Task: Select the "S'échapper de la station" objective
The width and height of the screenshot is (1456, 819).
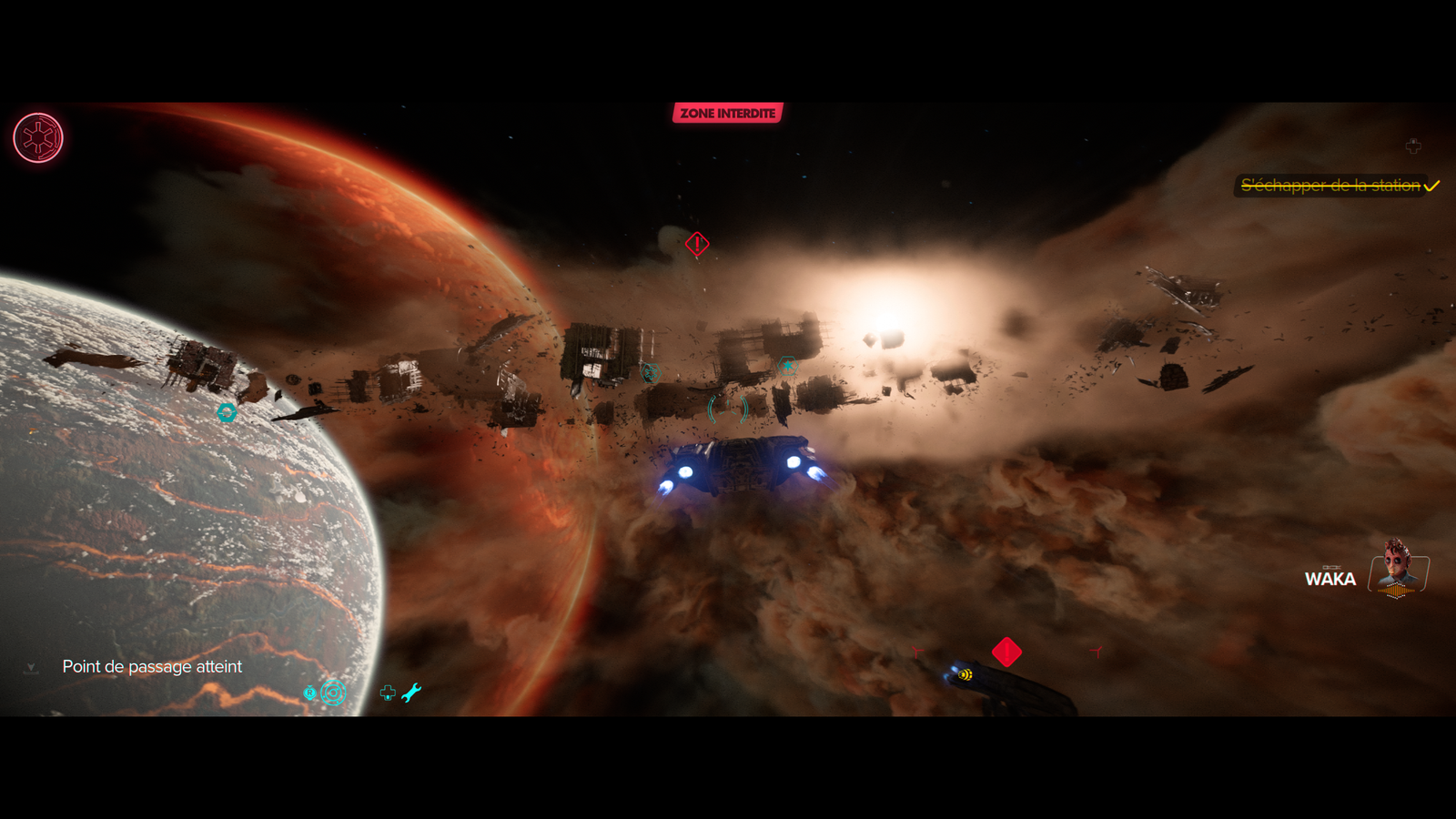Action: tap(1330, 186)
